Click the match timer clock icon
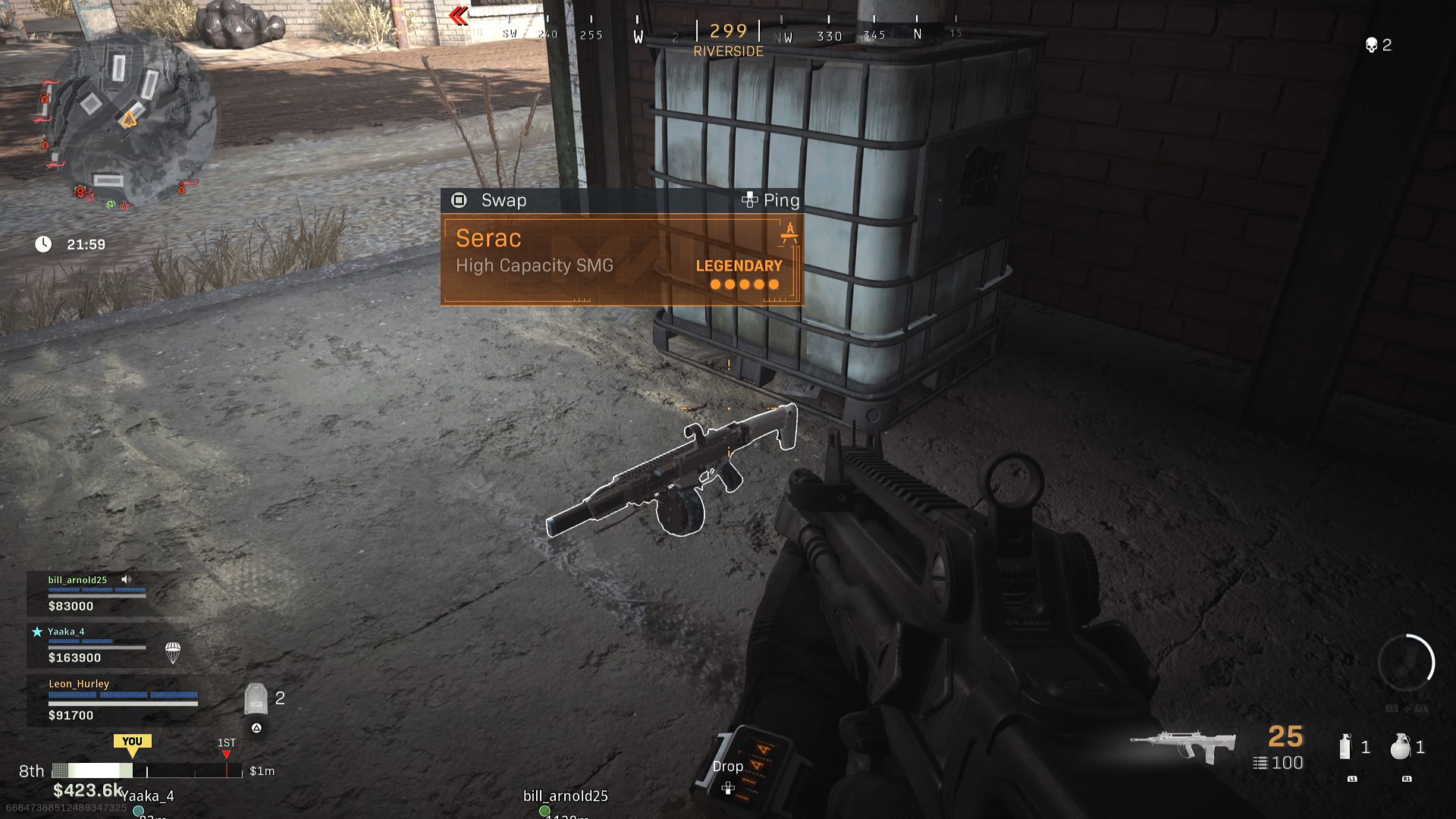The image size is (1456, 819). (x=43, y=244)
